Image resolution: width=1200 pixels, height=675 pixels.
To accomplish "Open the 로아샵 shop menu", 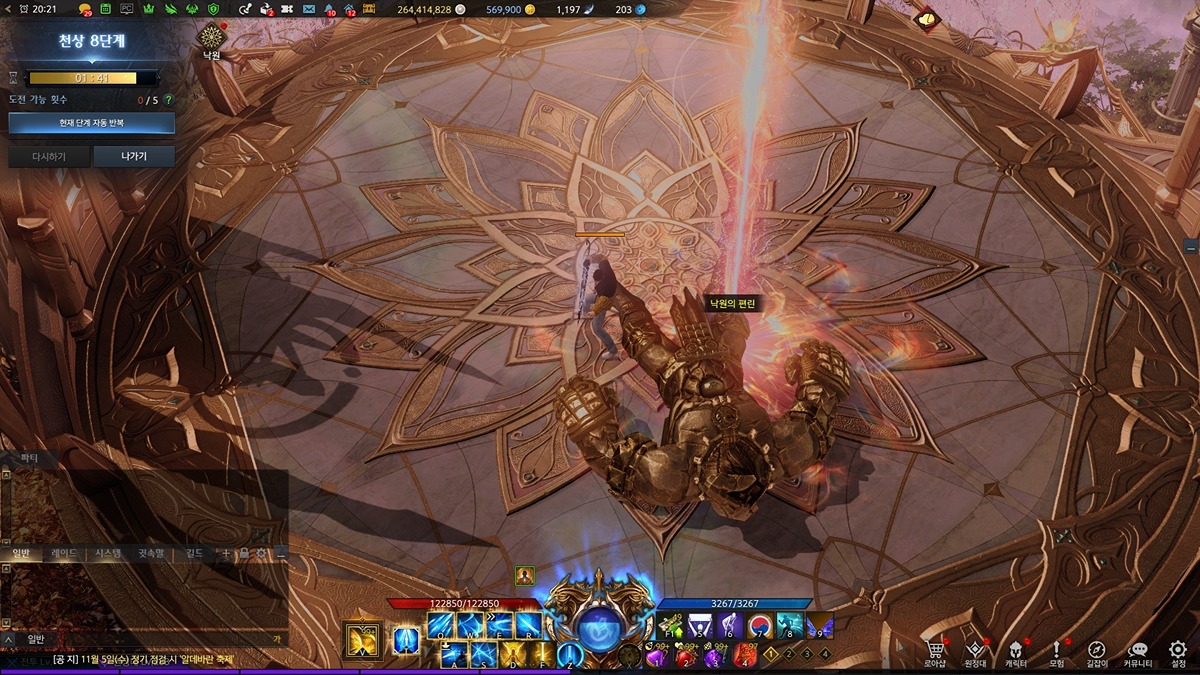I will (x=935, y=651).
